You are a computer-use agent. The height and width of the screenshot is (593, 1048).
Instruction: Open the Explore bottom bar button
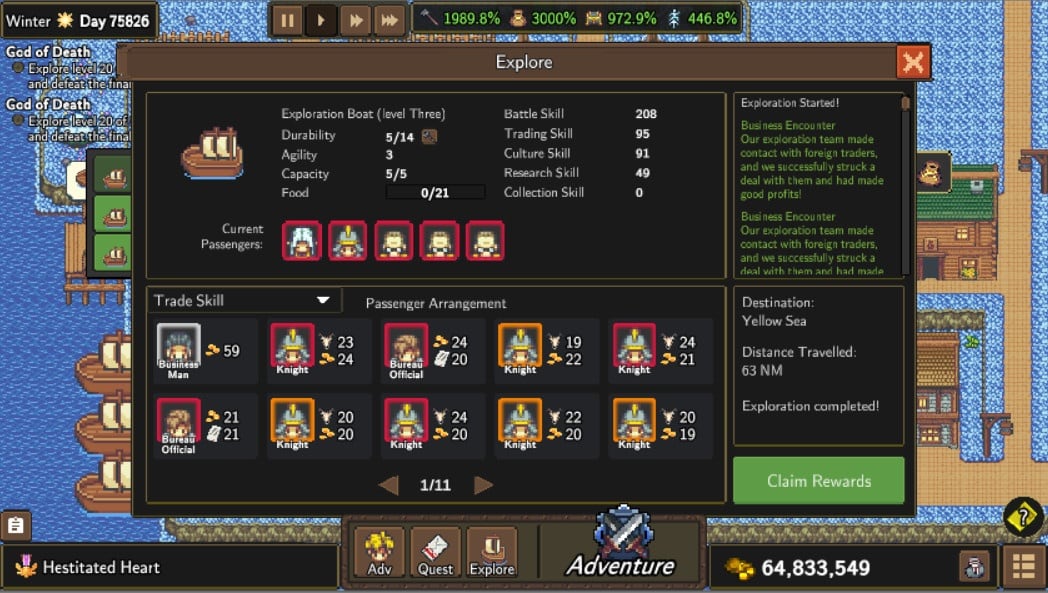pos(492,553)
